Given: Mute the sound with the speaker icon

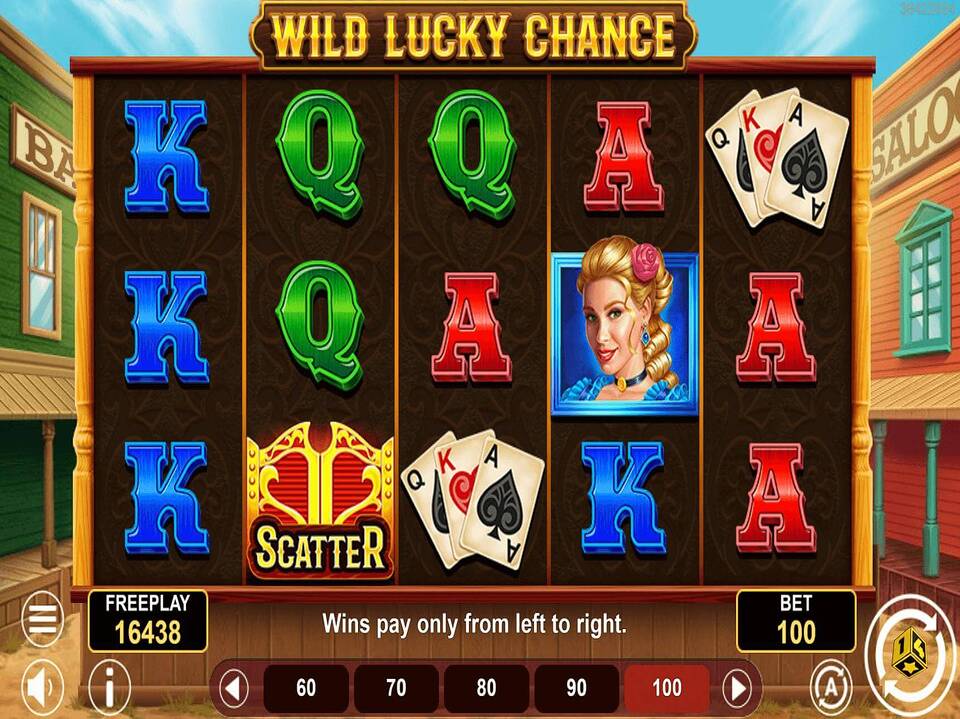Looking at the screenshot, I should 42,687.
